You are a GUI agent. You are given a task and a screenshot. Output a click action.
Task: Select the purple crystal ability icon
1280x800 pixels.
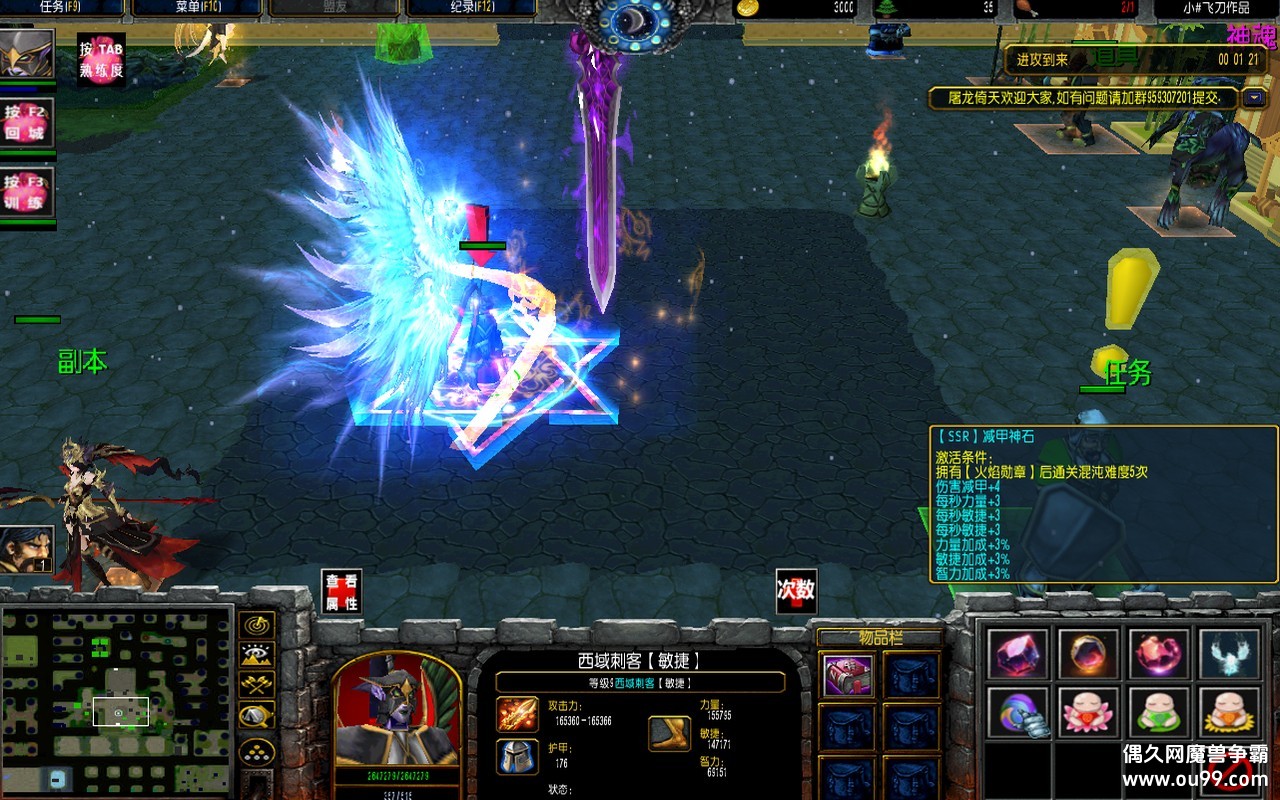[1019, 654]
